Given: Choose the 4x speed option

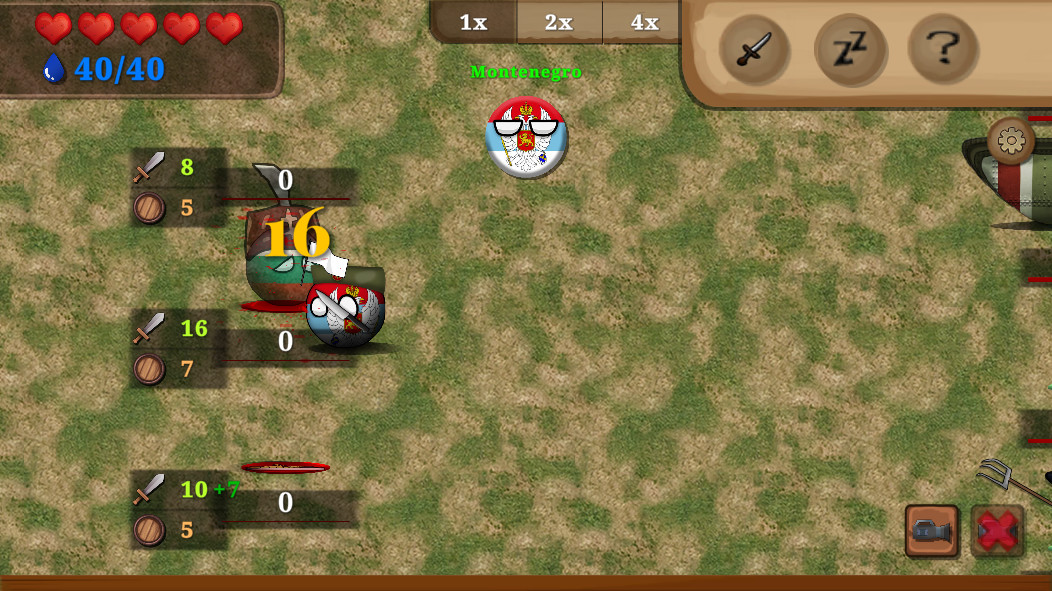Looking at the screenshot, I should click(x=644, y=22).
